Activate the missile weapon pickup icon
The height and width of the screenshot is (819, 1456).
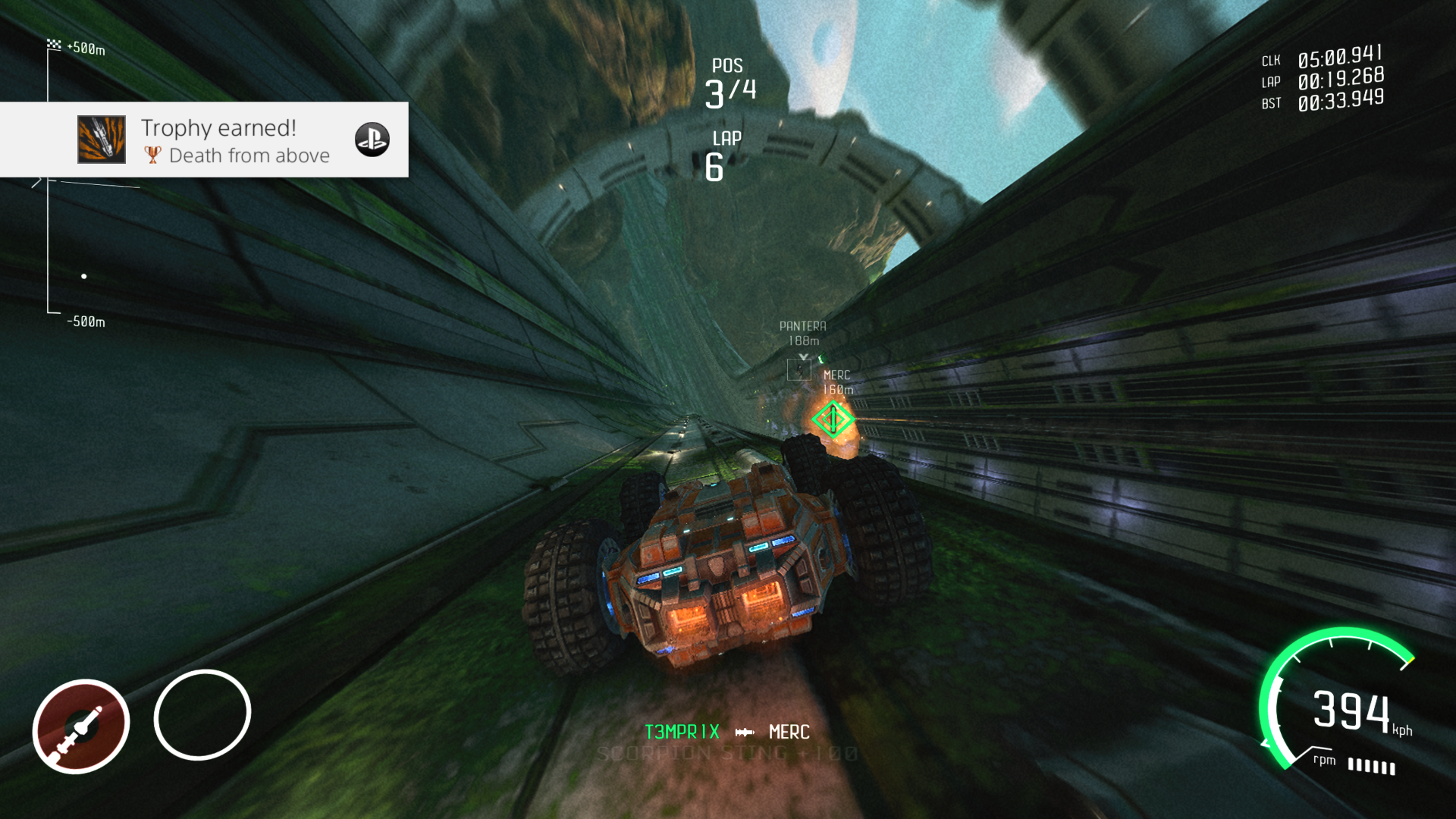coord(81,726)
